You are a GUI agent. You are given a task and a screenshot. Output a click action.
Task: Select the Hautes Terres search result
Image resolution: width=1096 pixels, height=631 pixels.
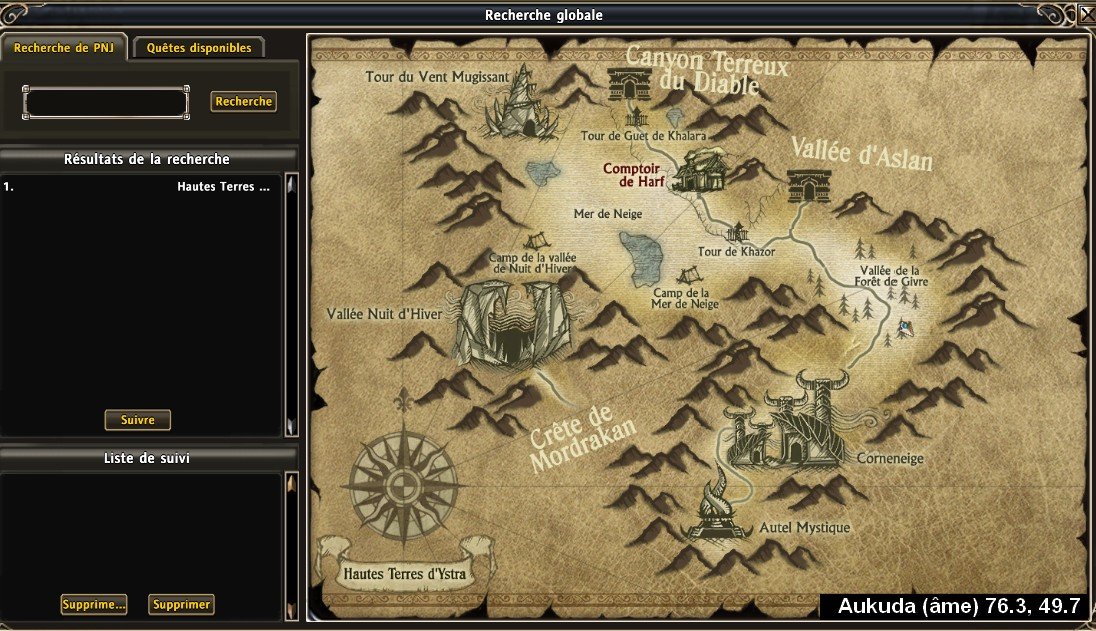click(x=140, y=187)
